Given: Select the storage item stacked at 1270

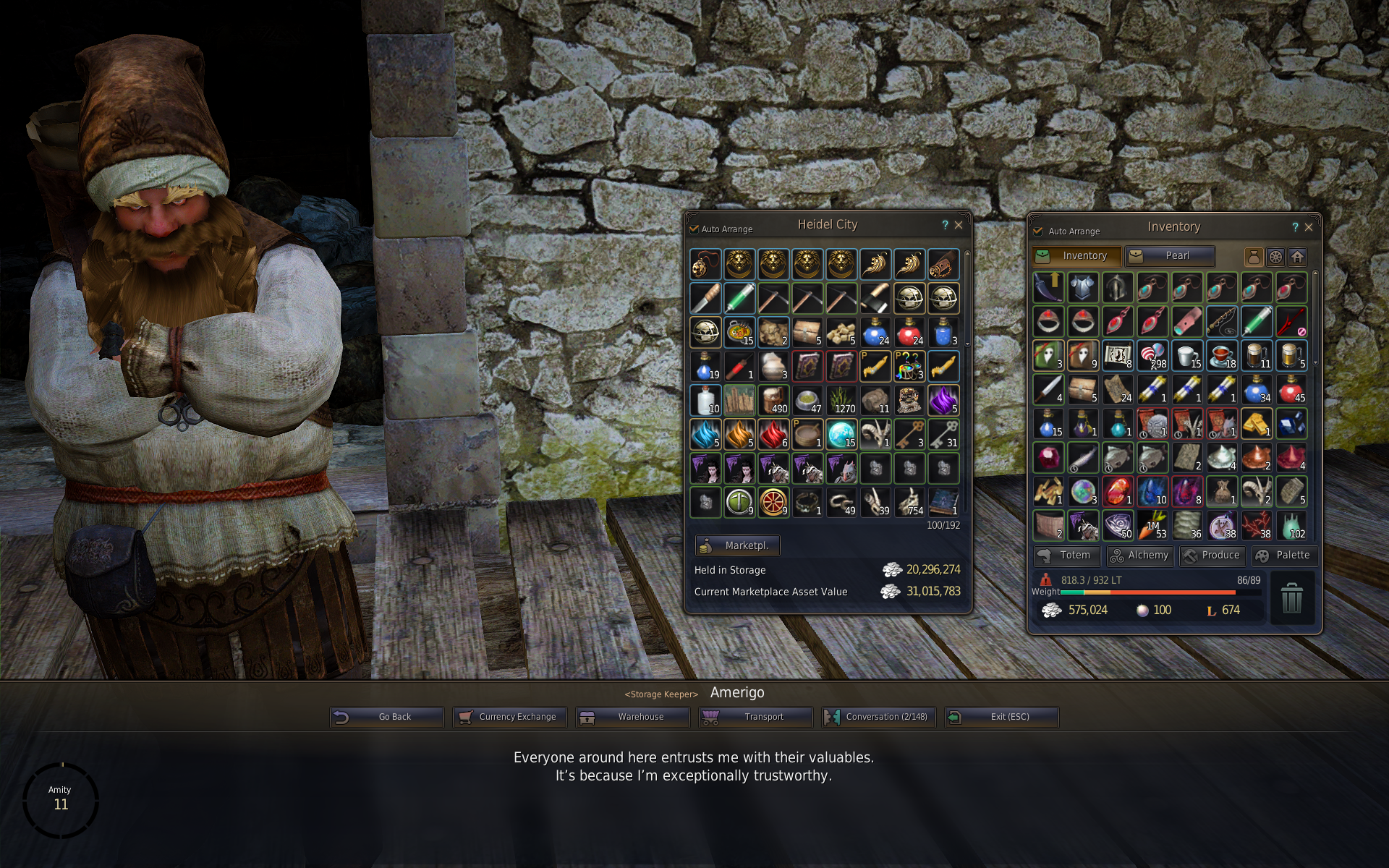Looking at the screenshot, I should (x=841, y=400).
